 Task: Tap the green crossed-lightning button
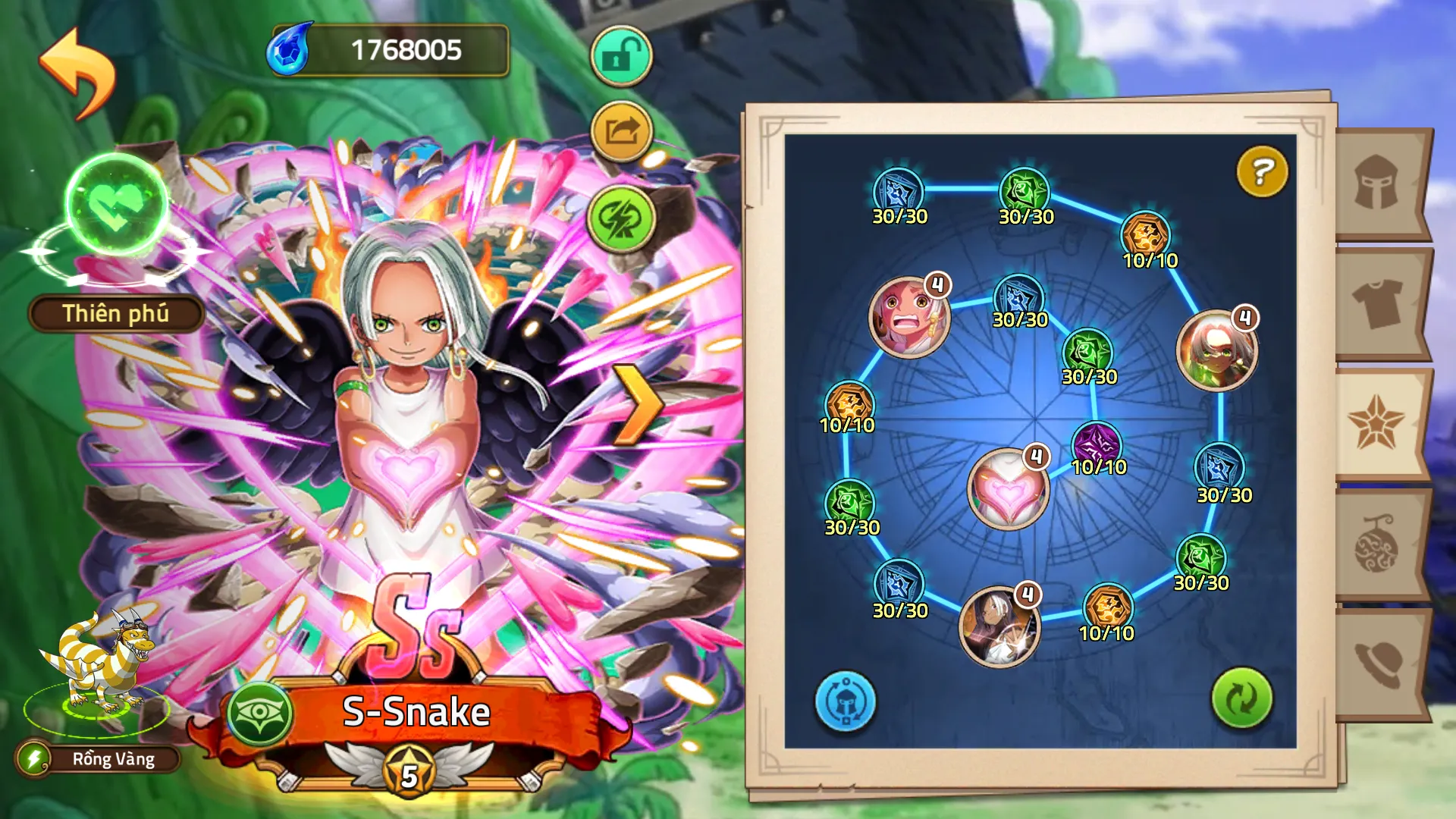[x=621, y=219]
